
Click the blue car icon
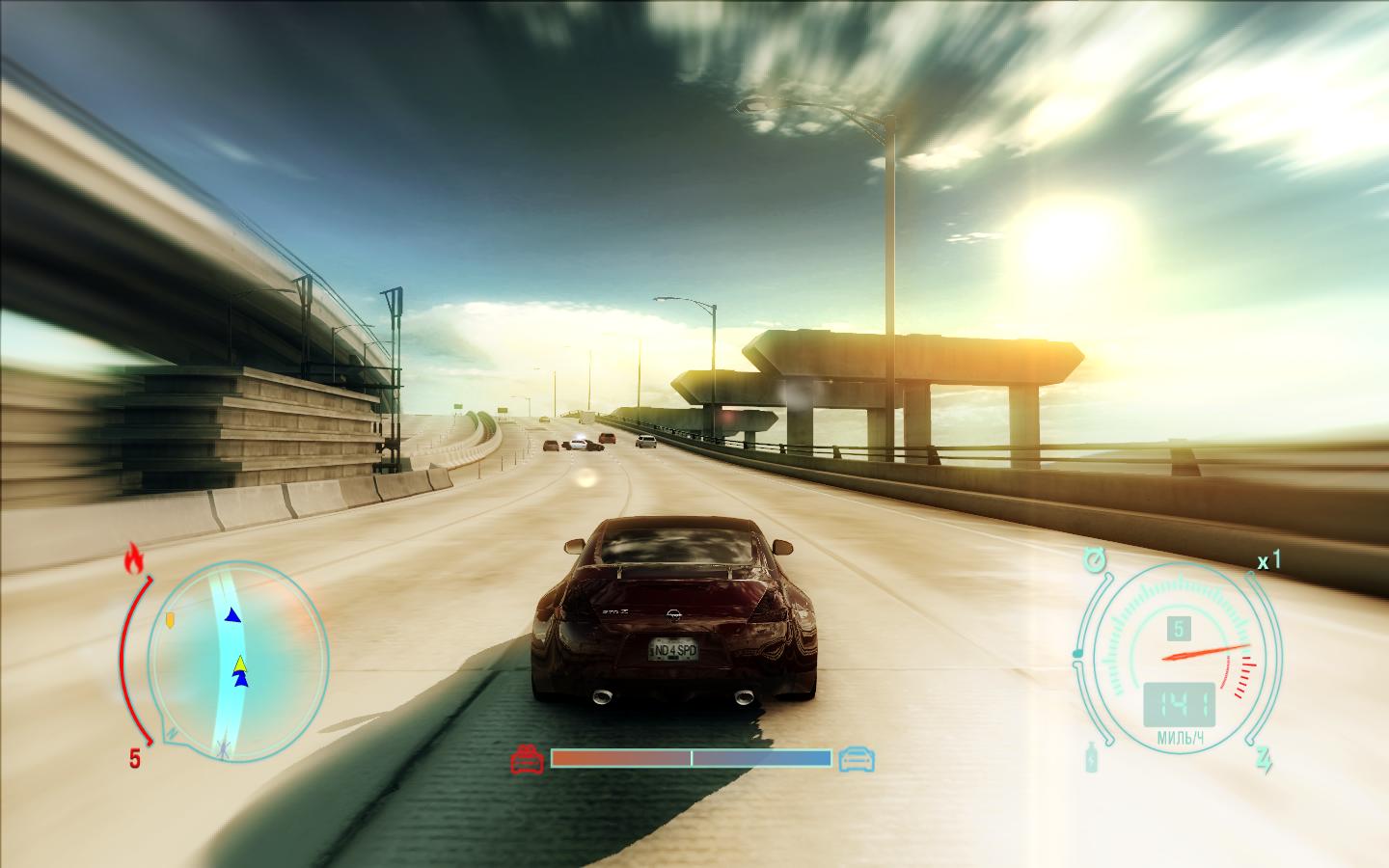coord(857,759)
